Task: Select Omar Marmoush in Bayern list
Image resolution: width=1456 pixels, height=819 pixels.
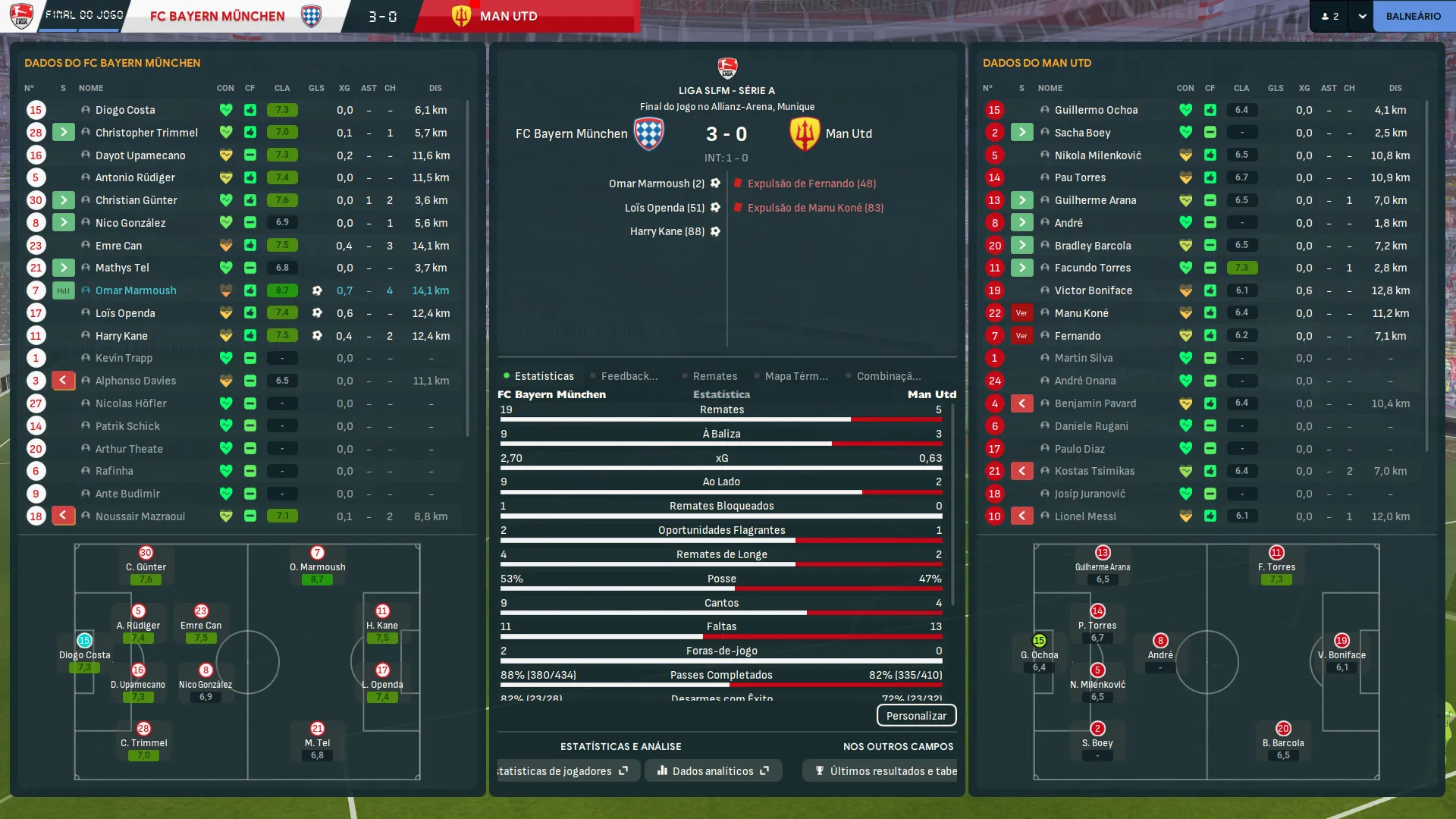Action: pos(136,290)
